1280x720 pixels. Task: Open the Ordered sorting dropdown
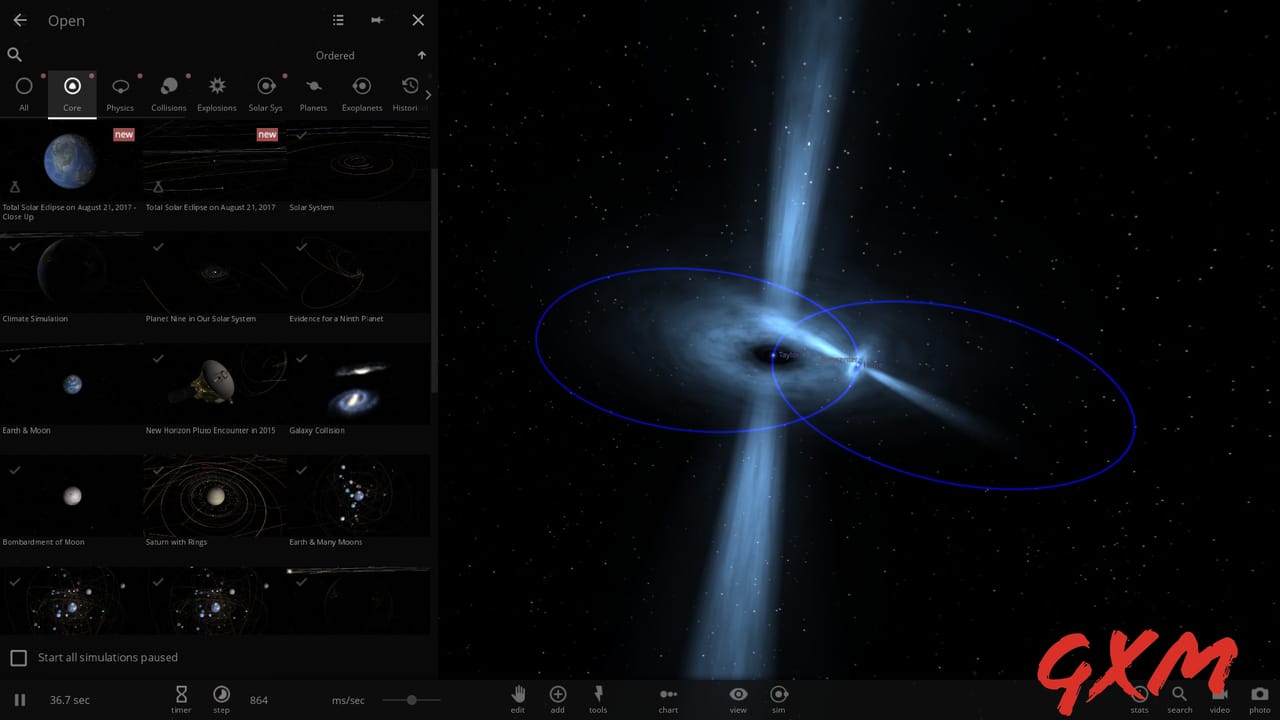[x=335, y=55]
